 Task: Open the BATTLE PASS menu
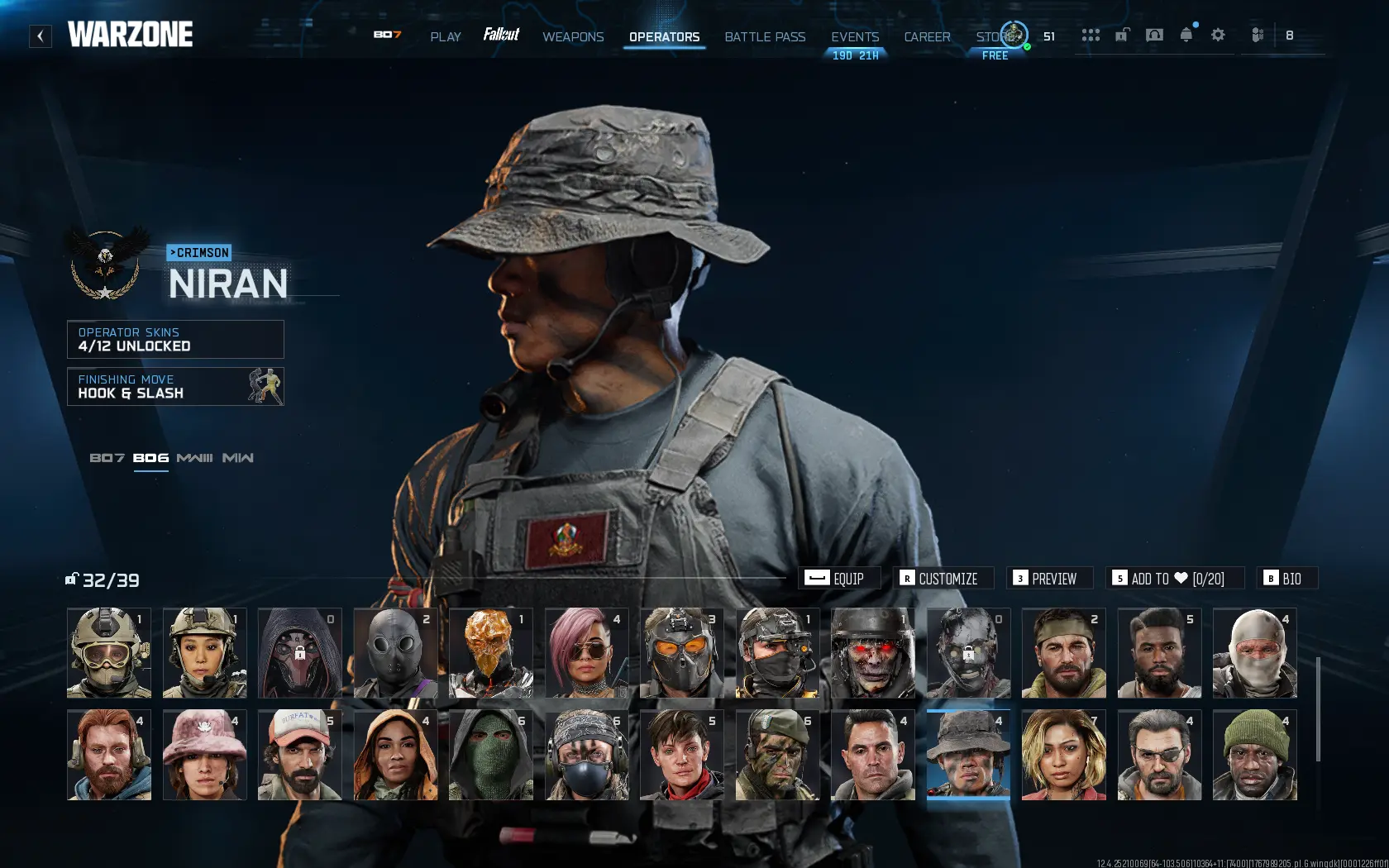[x=765, y=36]
